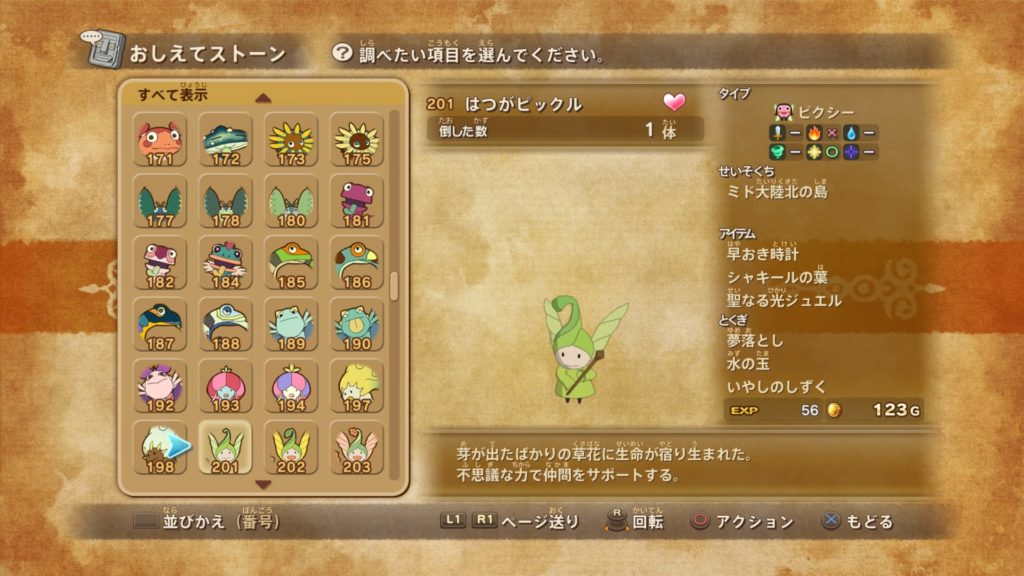
Task: Choose creature entry number 198
Action: pyautogui.click(x=160, y=447)
